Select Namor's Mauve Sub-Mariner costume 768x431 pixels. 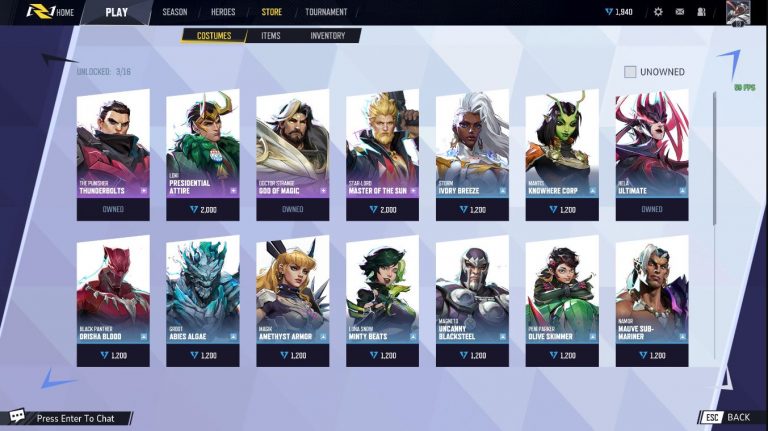pyautogui.click(x=652, y=300)
